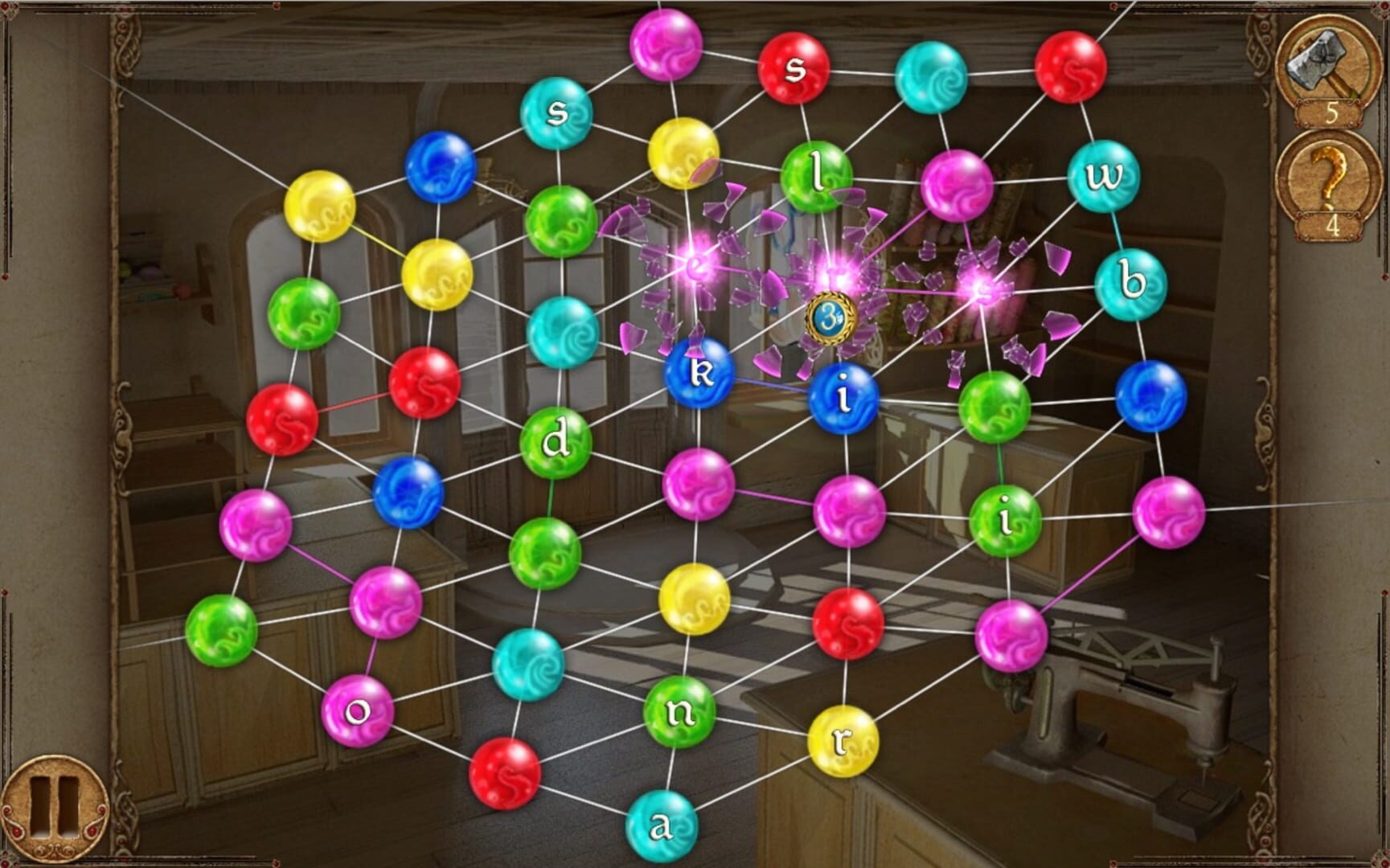Viewport: 1390px width, 868px height.
Task: Select the red orb with letter 's' at top
Action: point(794,68)
